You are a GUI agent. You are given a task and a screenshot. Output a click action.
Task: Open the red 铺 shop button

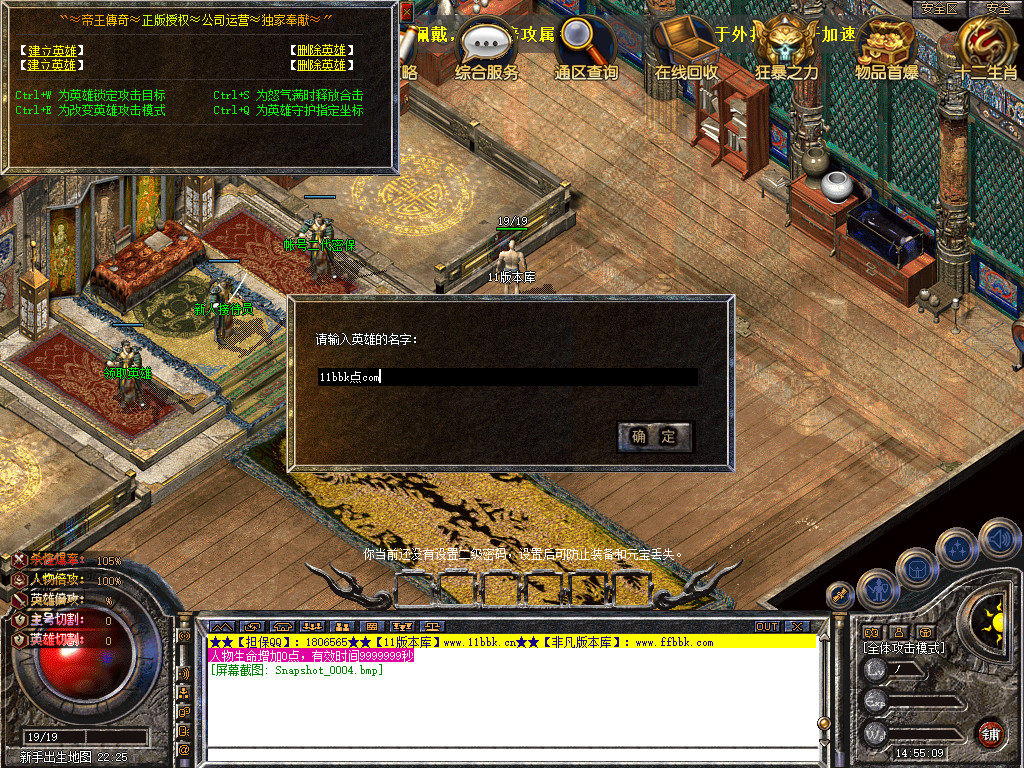pos(990,733)
